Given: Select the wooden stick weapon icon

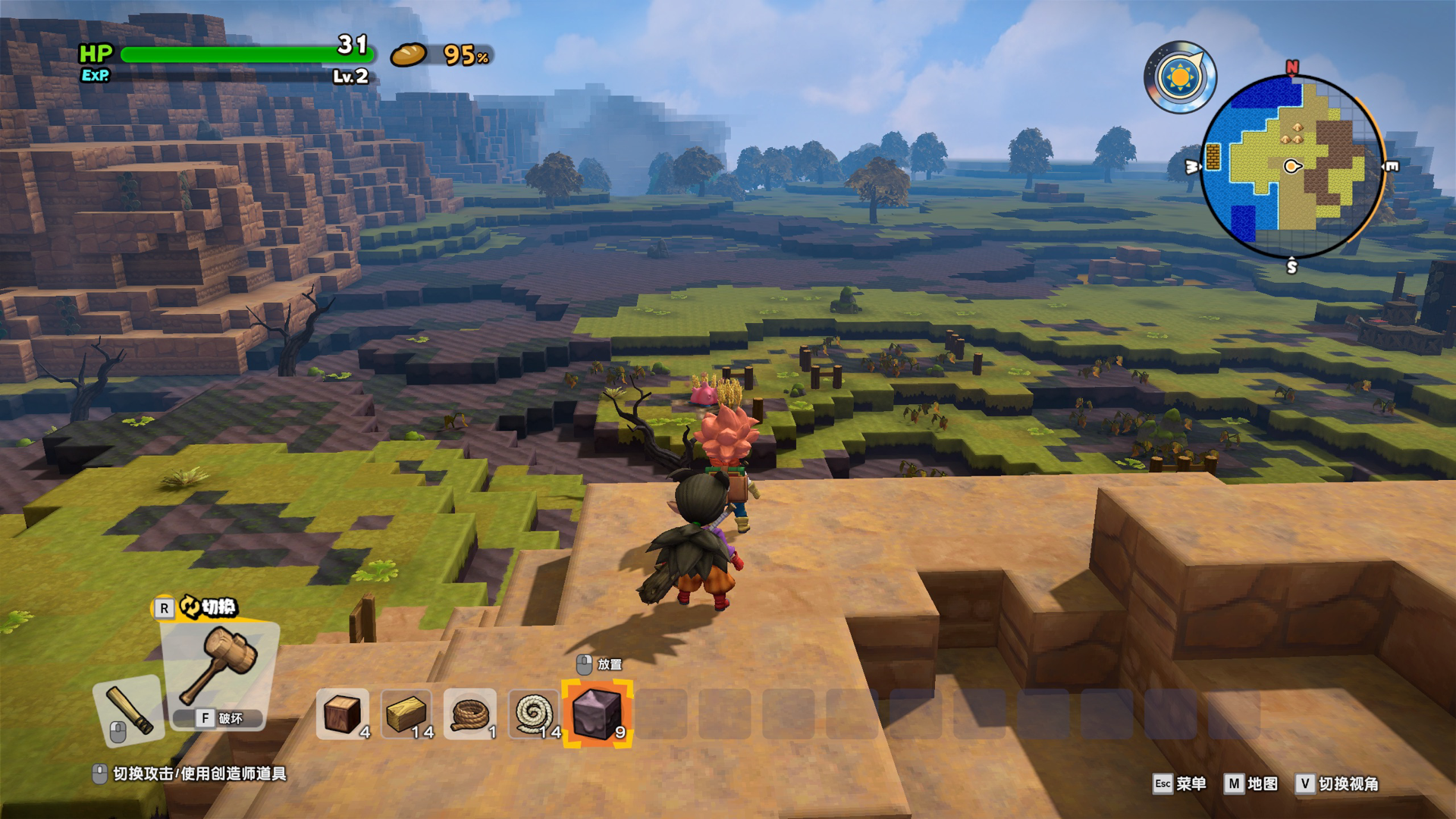Looking at the screenshot, I should click(x=130, y=709).
